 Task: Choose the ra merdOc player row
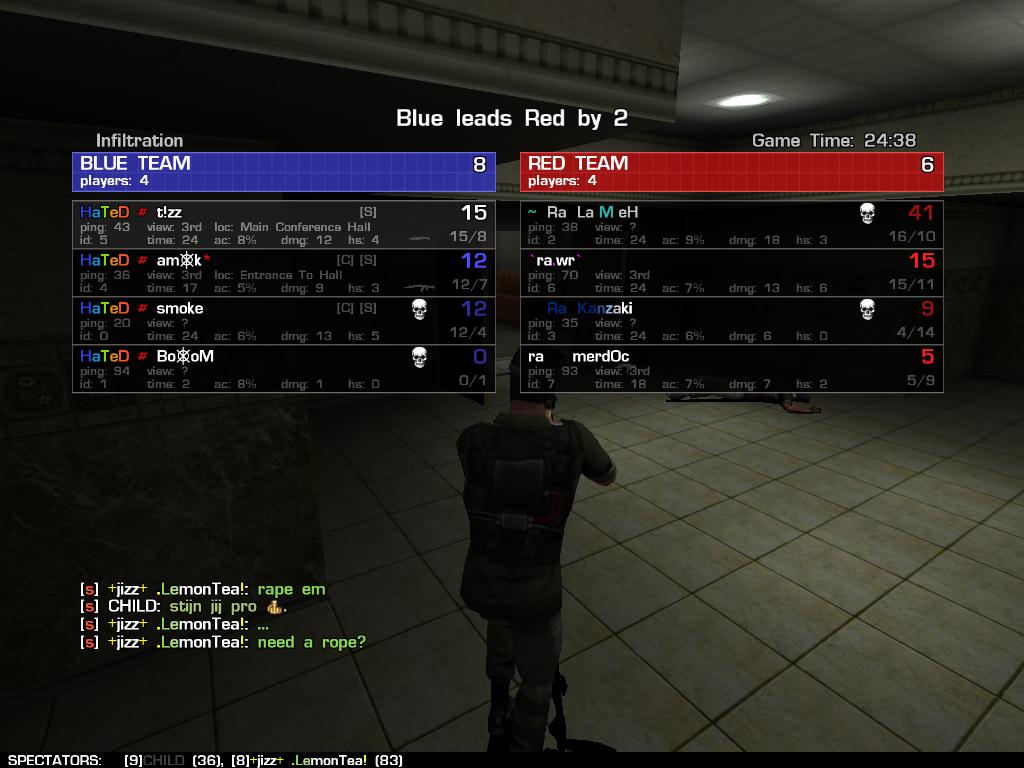pos(731,369)
